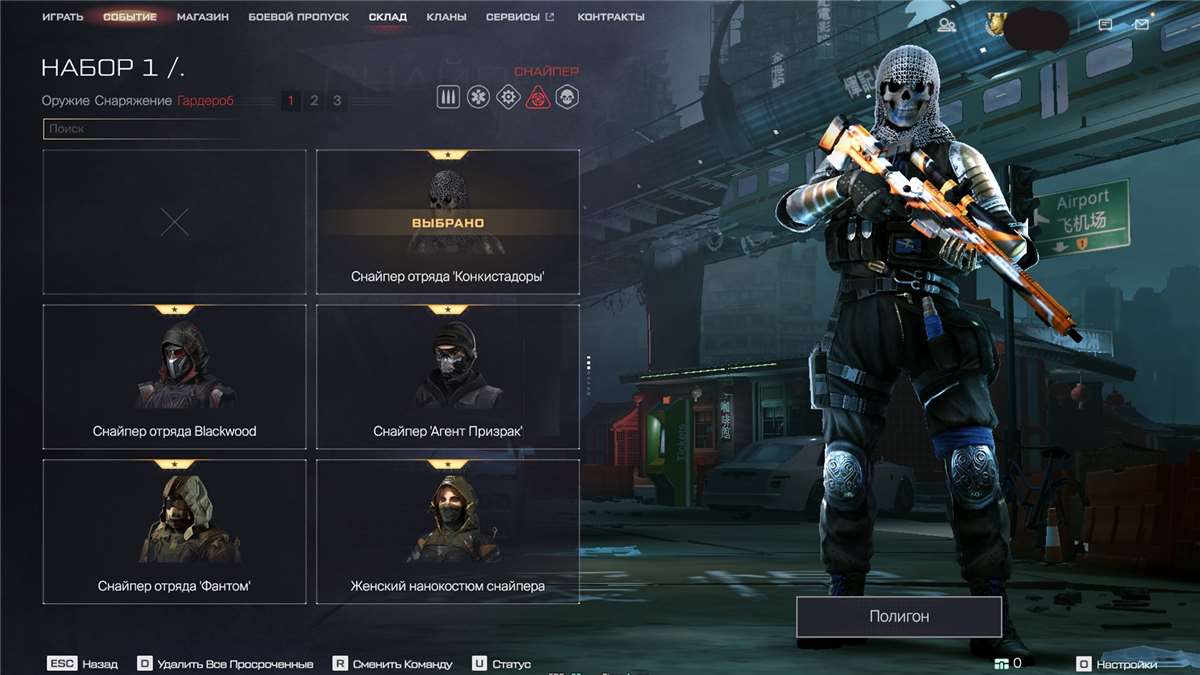The width and height of the screenshot is (1200, 675).
Task: Clear the skin with the empty X tile
Action: 174,222
